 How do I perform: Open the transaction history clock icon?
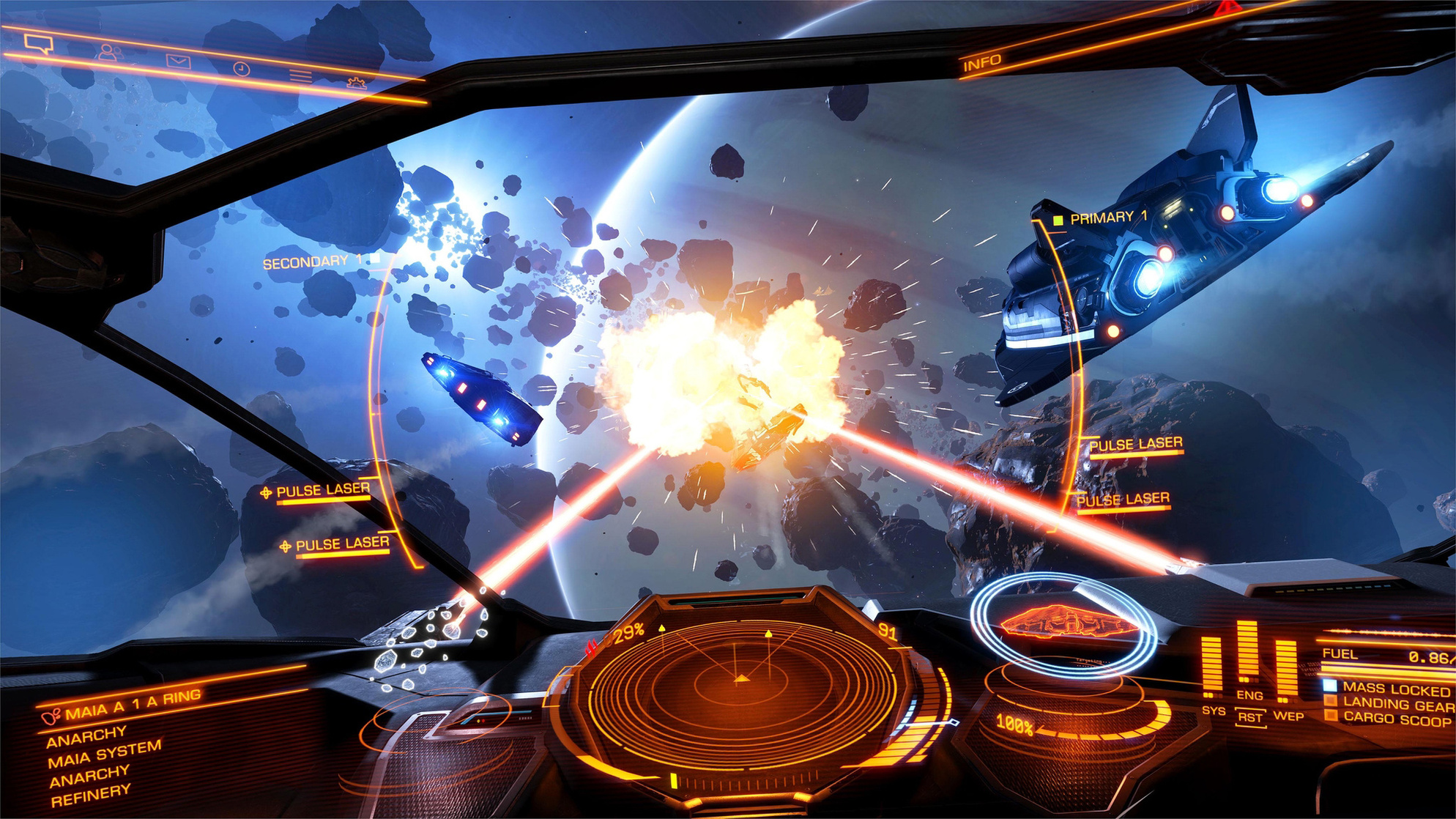pos(239,69)
